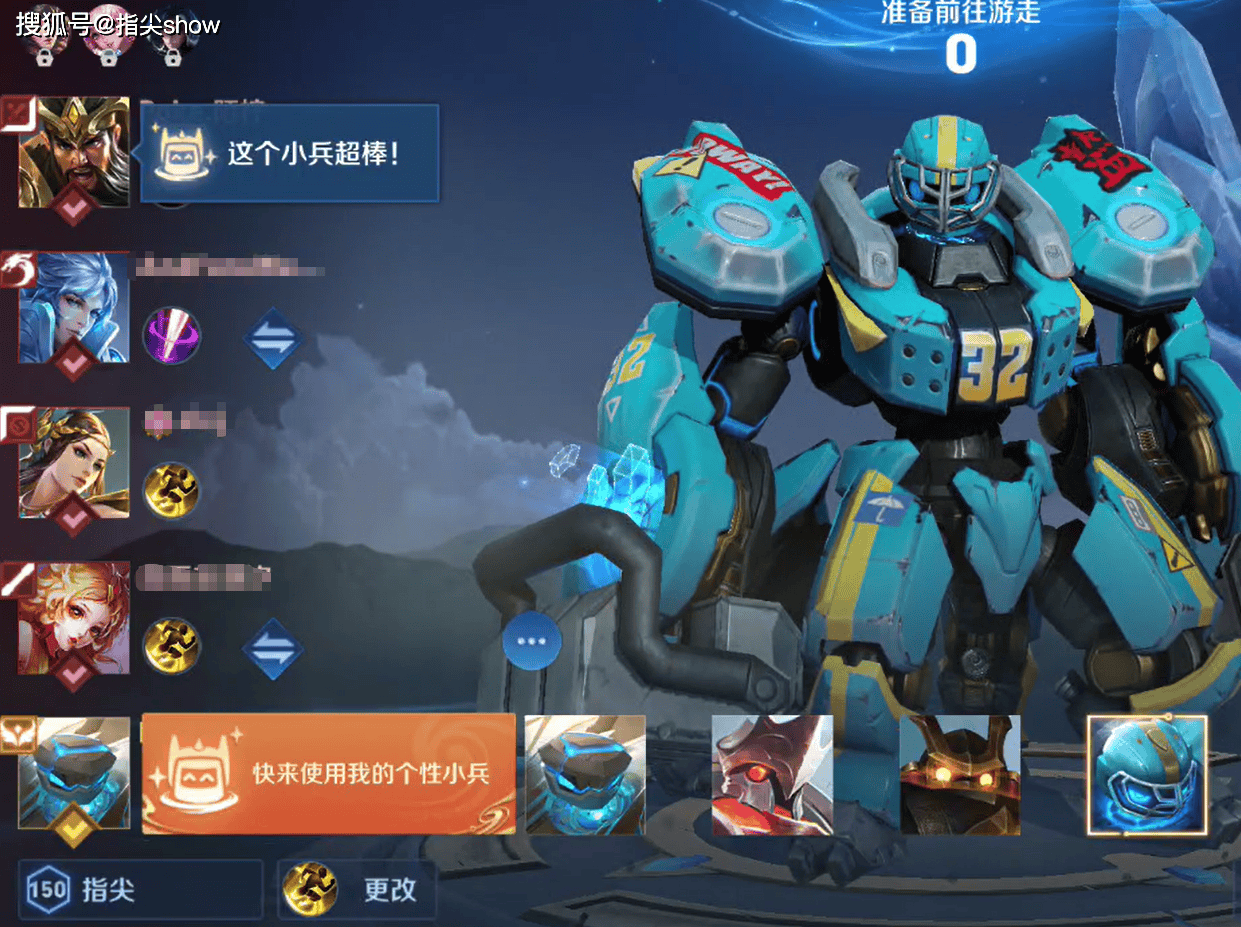This screenshot has width=1241, height=927.
Task: Open the 这个小兵超棒! speech bubble
Action: (290, 154)
